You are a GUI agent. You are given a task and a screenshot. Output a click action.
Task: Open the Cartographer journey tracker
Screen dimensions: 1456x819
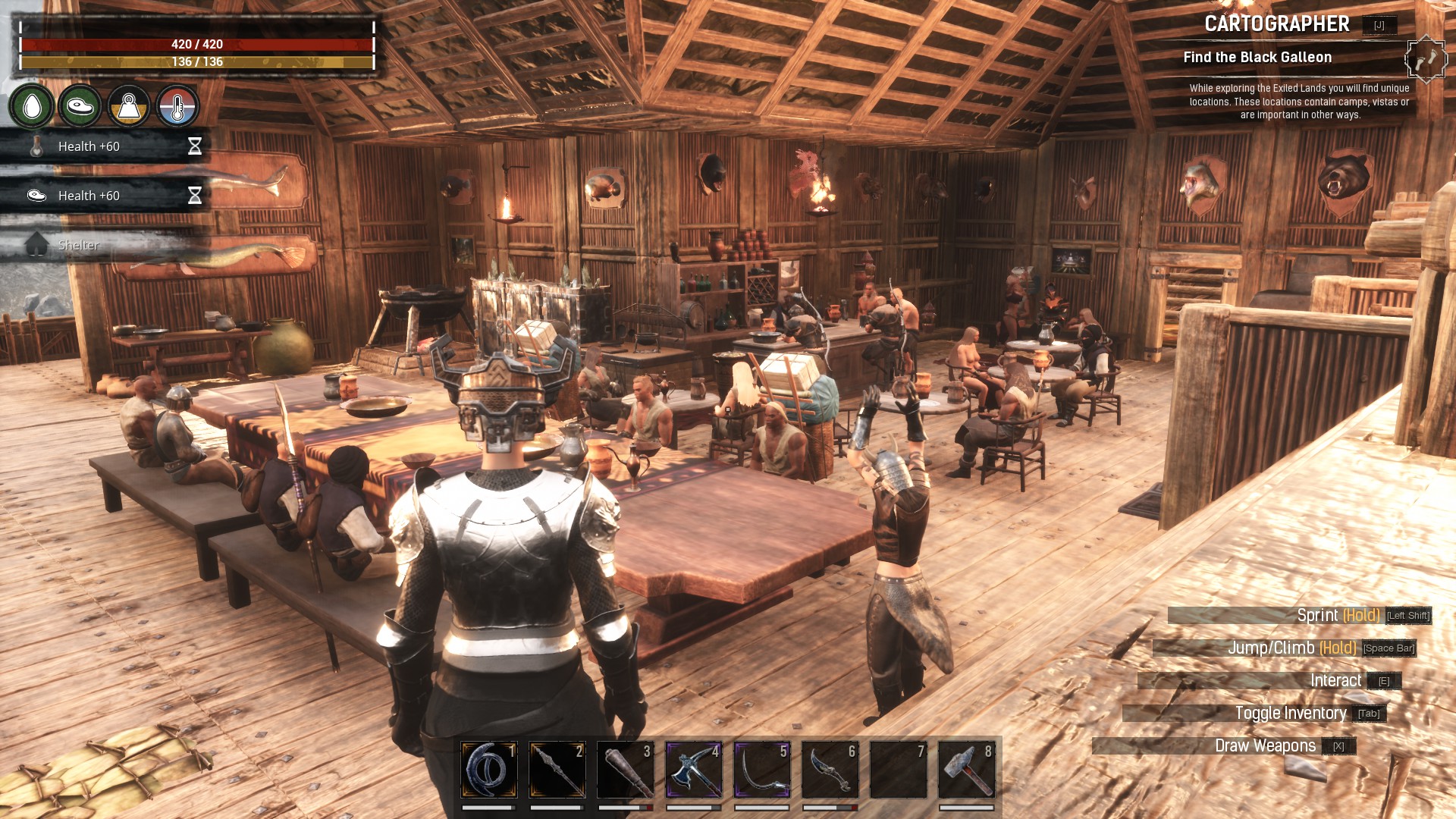1276,24
